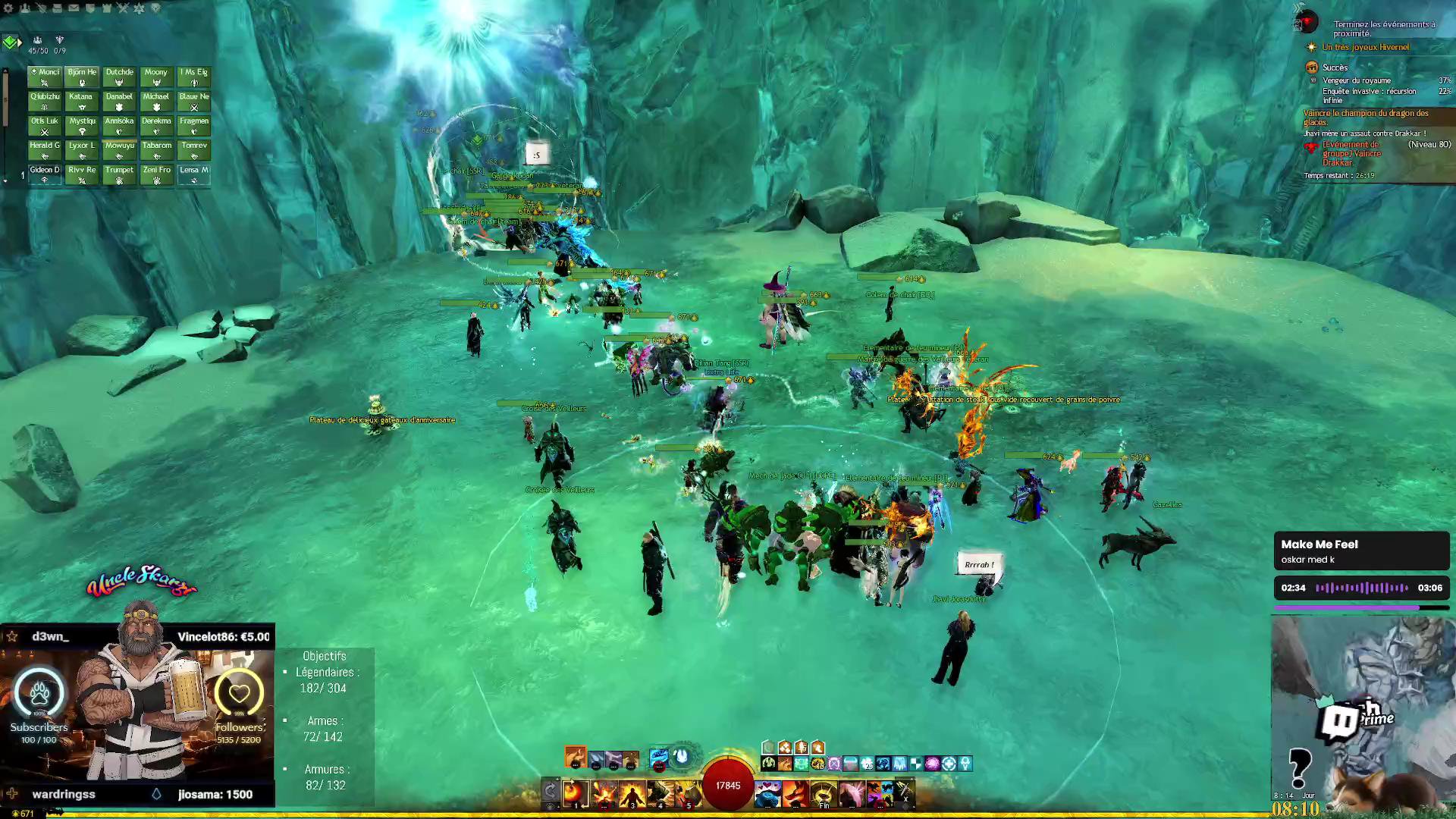Open the Succès achievements tracker header
This screenshot has width=1456, height=819.
pos(1335,67)
